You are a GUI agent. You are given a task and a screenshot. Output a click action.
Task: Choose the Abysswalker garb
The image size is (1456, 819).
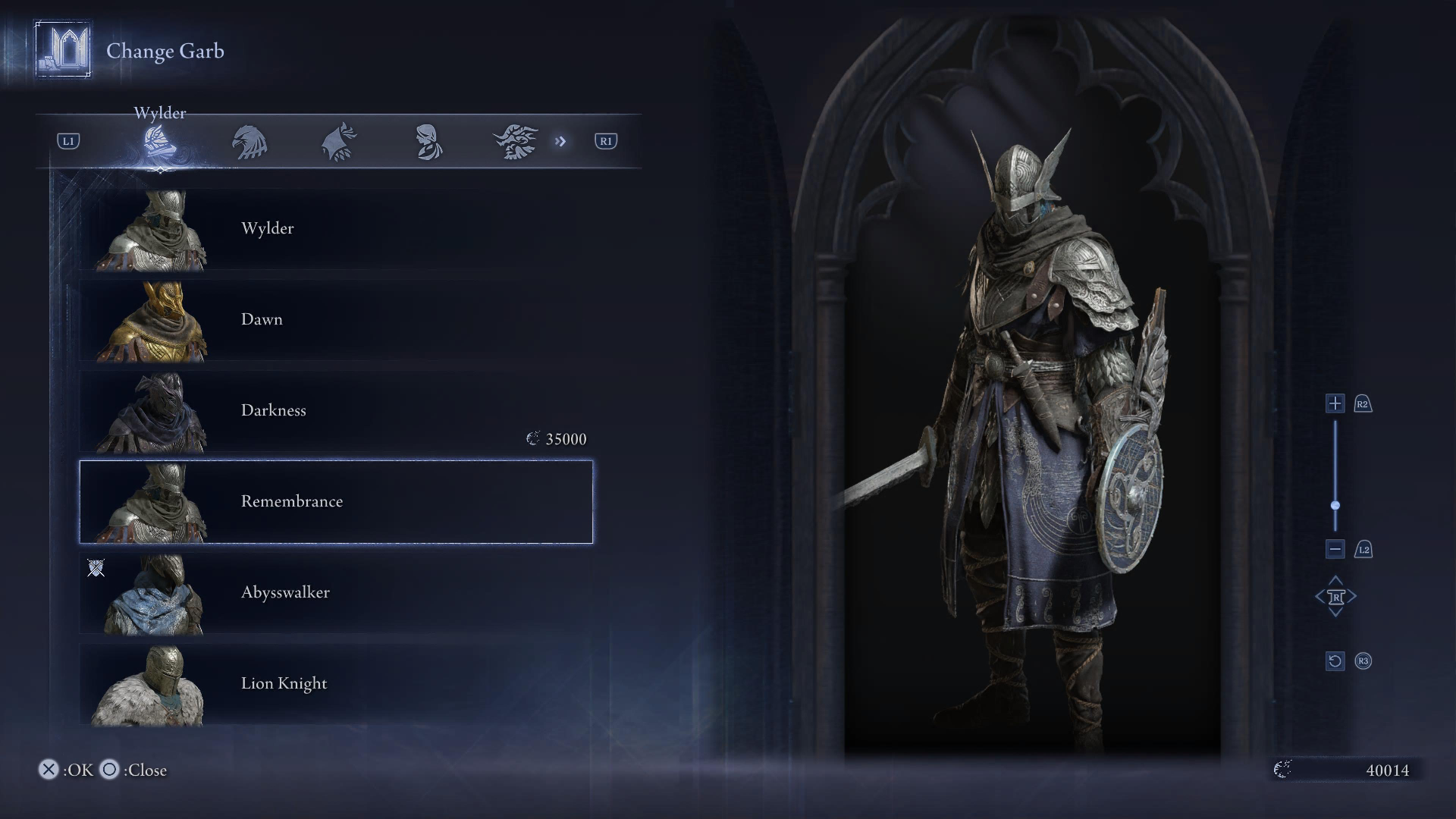336,593
